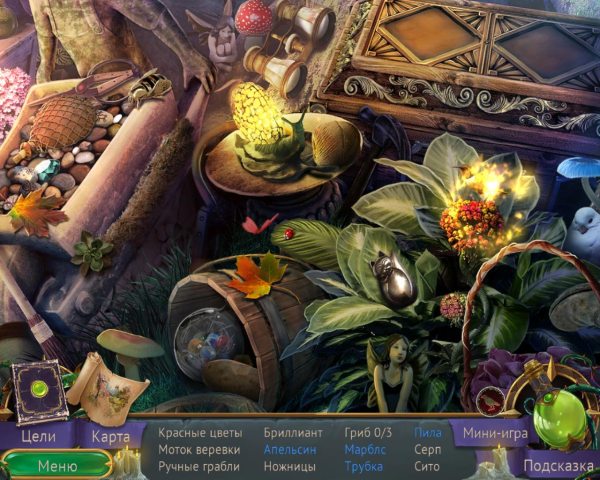Open the Меню button
Image resolution: width=600 pixels, height=480 pixels.
pyautogui.click(x=57, y=465)
